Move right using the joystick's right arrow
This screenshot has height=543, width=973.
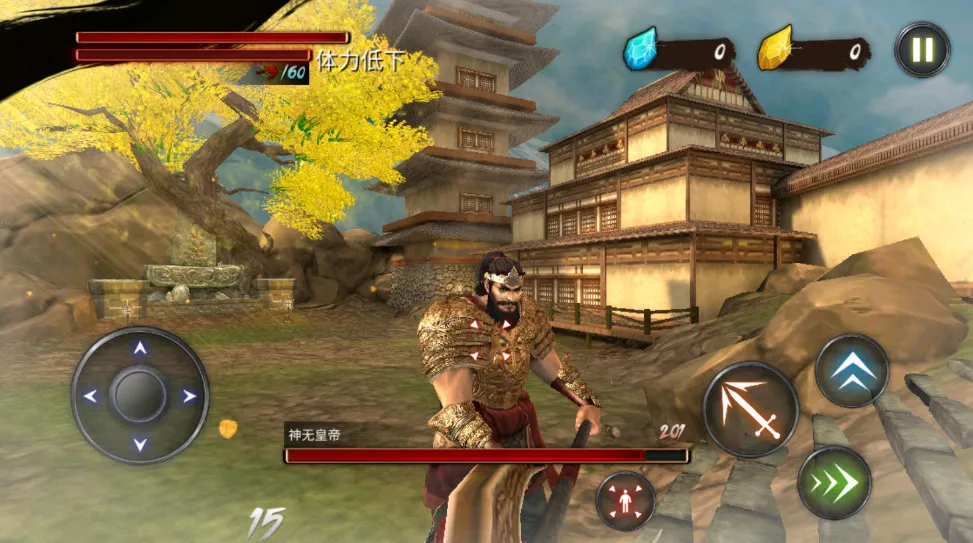(189, 396)
